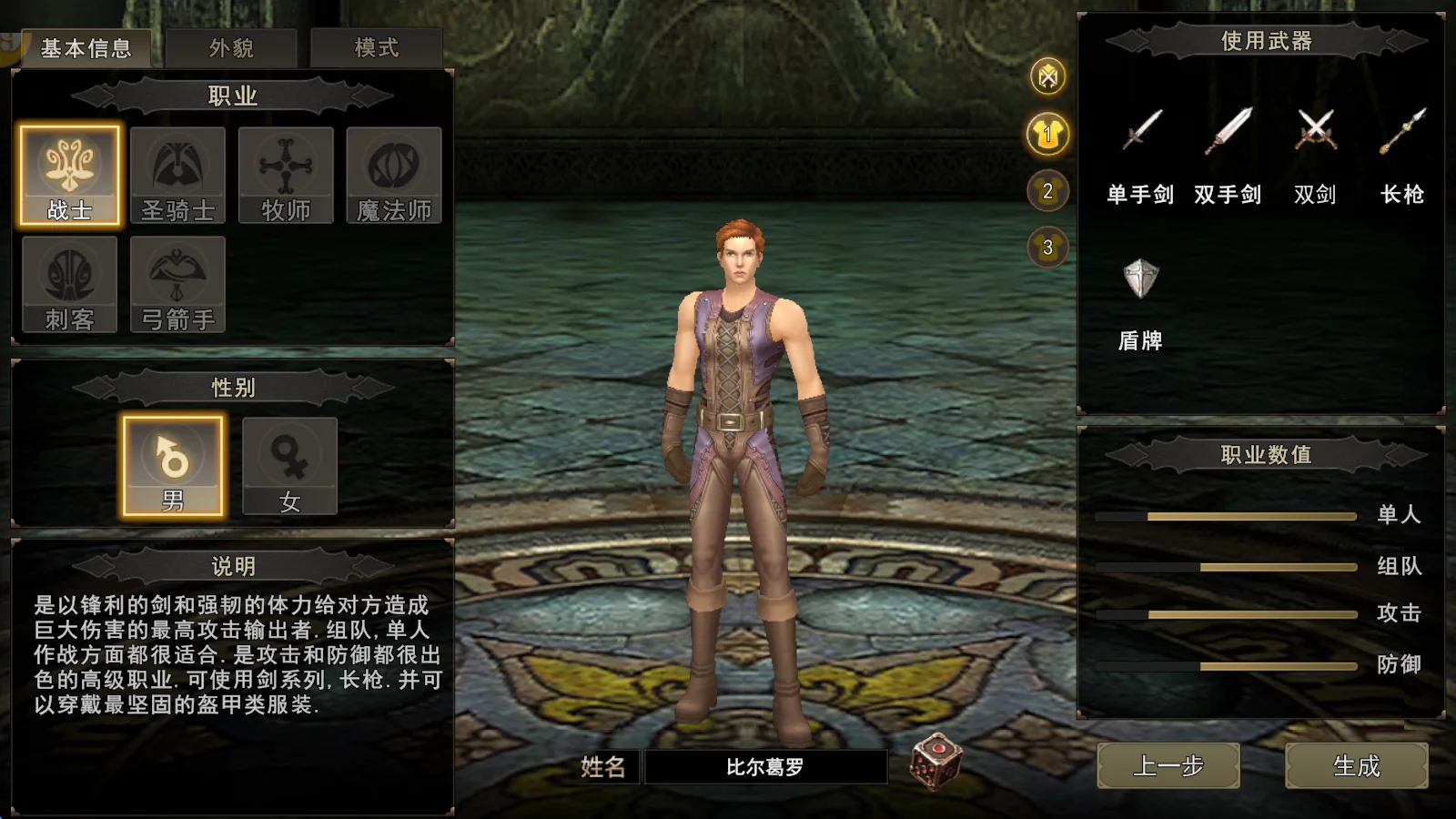Choose the 女 female gender
1456x819 pixels.
289,466
